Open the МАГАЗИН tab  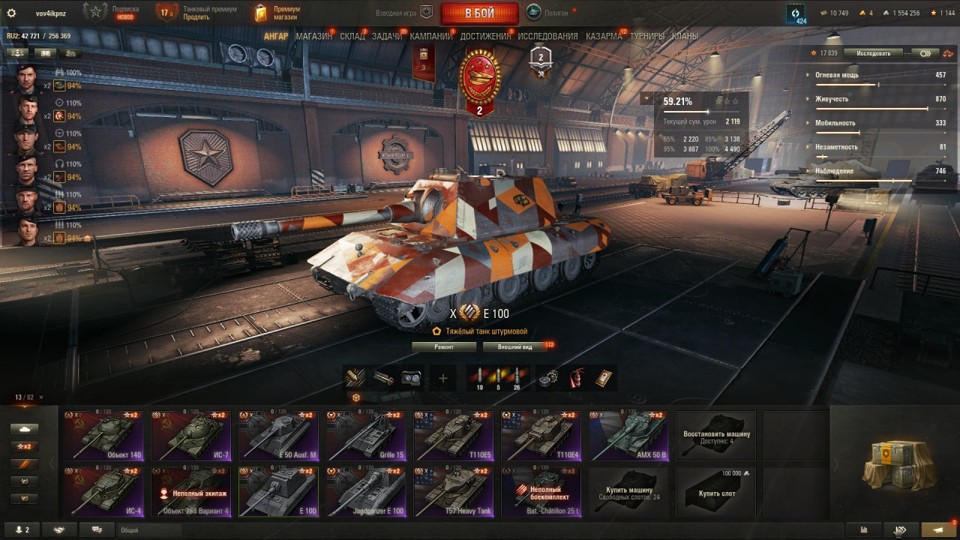[315, 36]
